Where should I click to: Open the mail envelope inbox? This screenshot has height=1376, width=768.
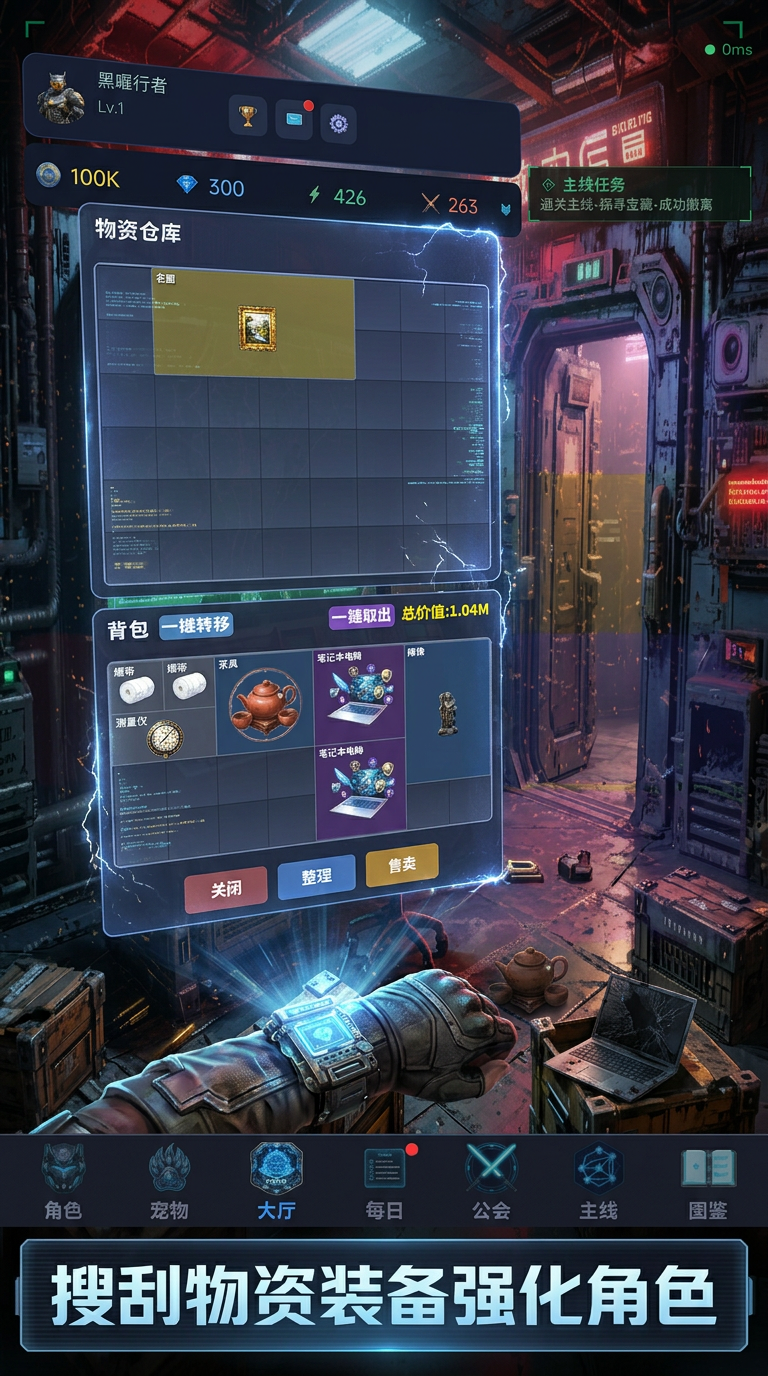coord(294,119)
